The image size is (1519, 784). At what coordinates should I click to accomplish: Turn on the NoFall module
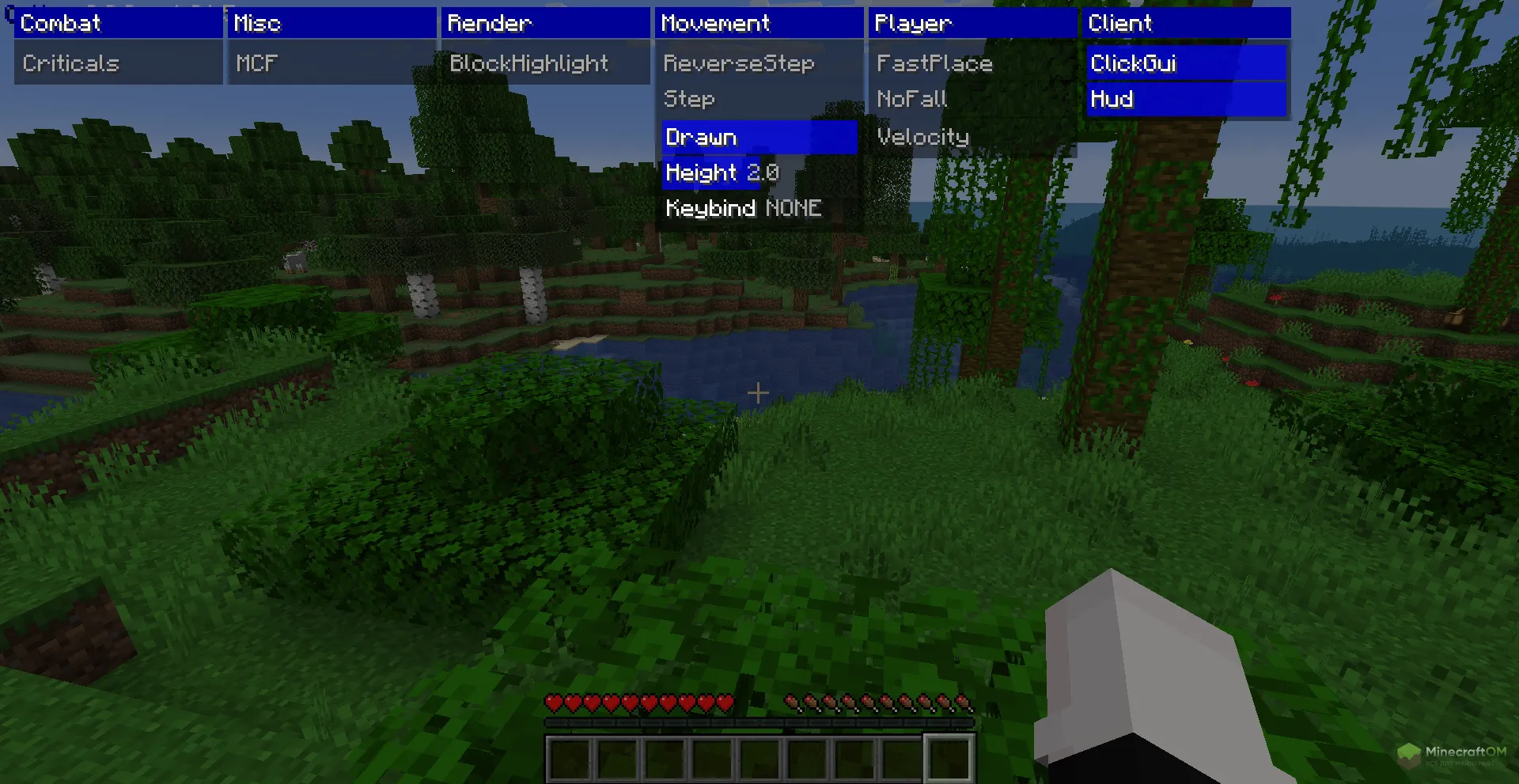click(x=972, y=99)
